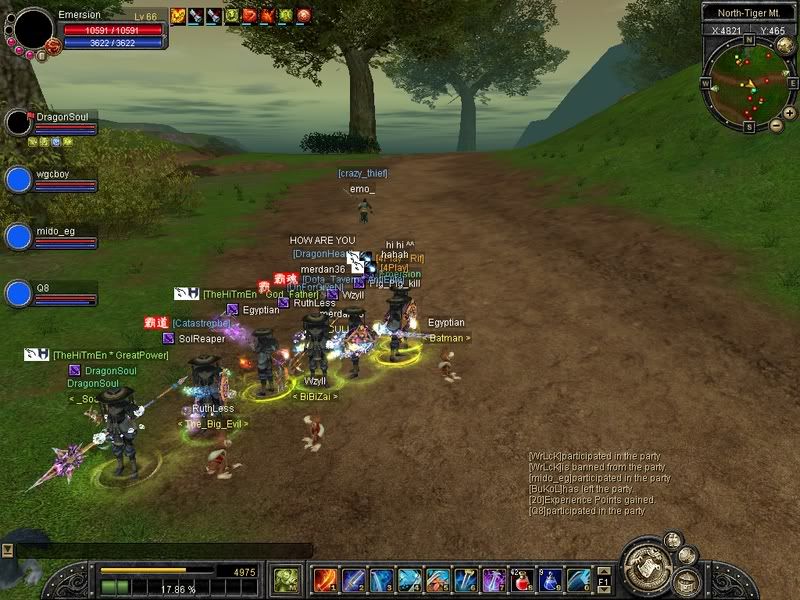
Task: Use the blue potion in hotbar slot 9
Action: pyautogui.click(x=549, y=580)
